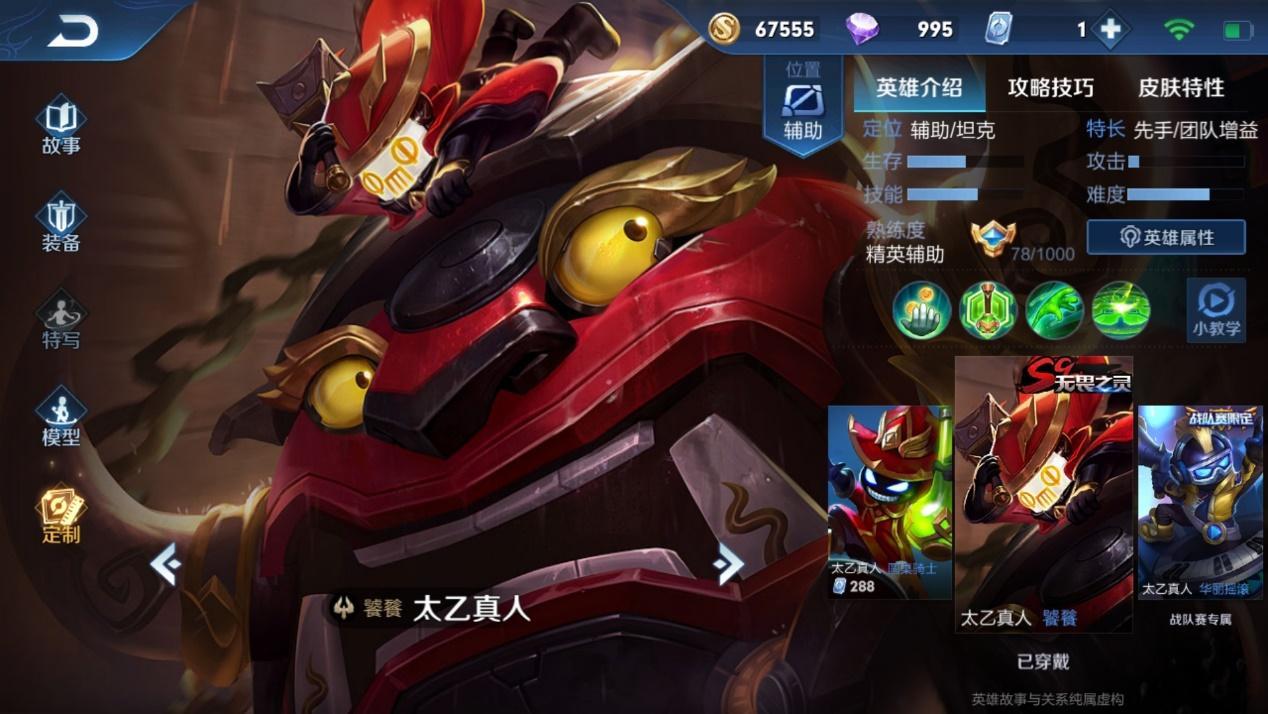Open the 模型 model viewer
This screenshot has width=1268, height=714.
[61, 418]
